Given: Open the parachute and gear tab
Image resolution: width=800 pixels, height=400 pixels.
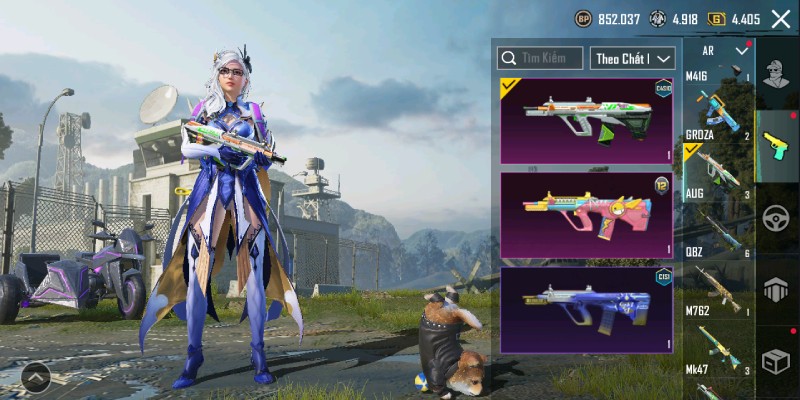Looking at the screenshot, I should [777, 290].
